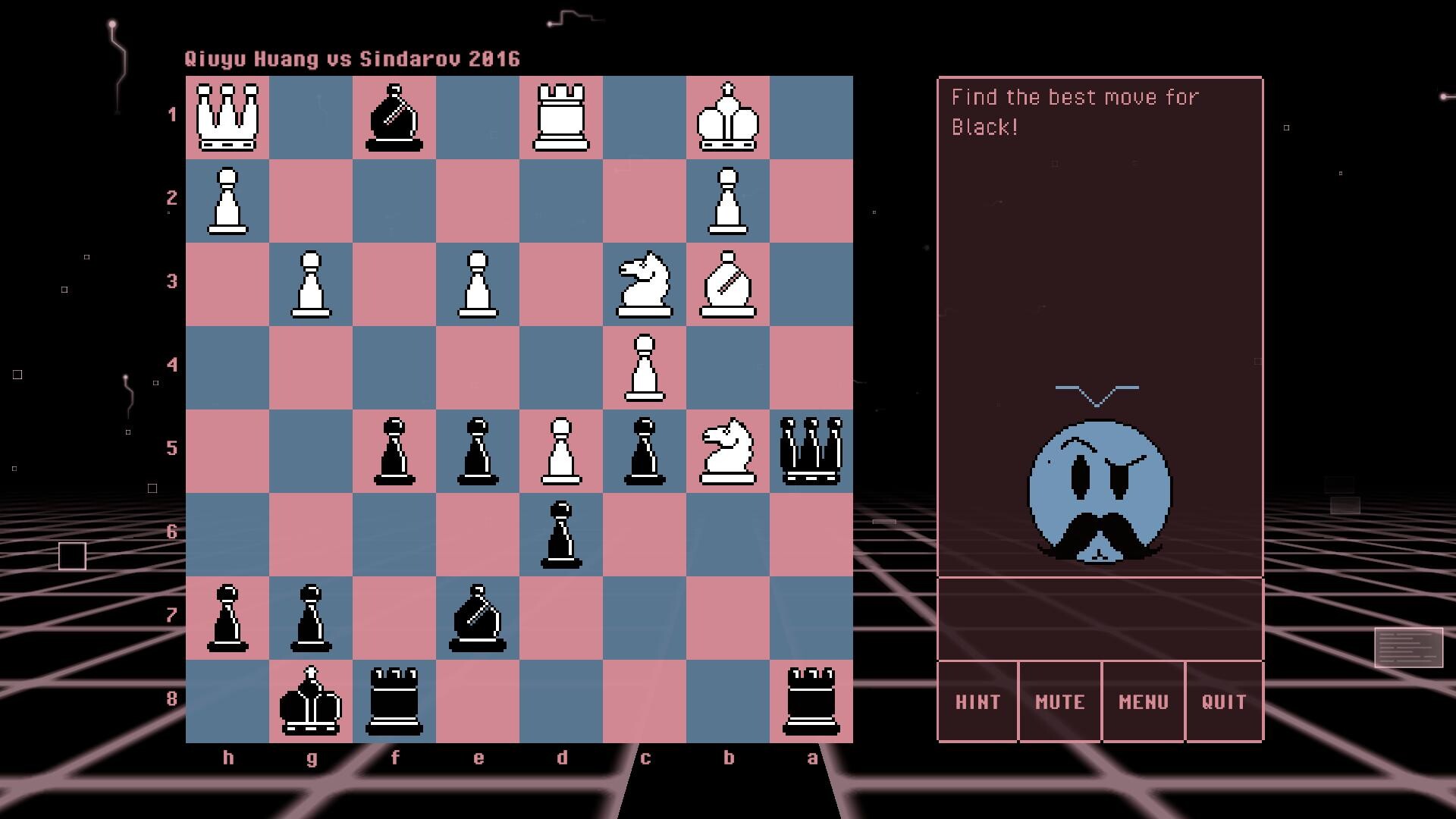Select the white bishop on b3
Image resolution: width=1456 pixels, height=819 pixels.
728,284
